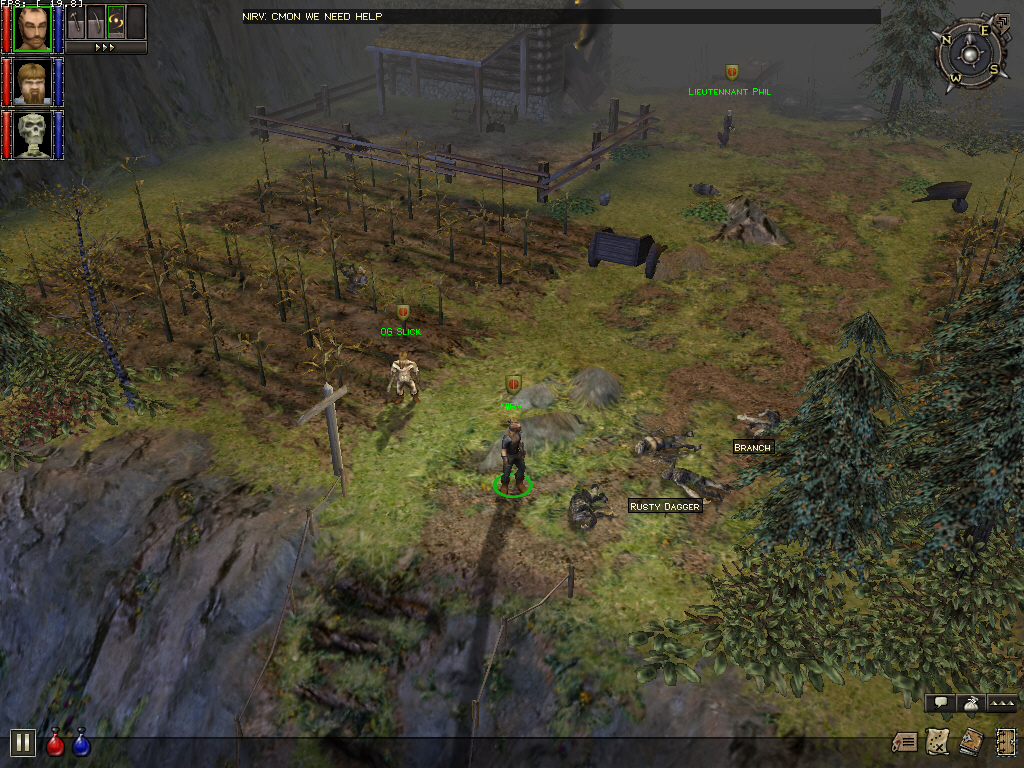1024x768 pixels.
Task: Expand the panel with three up arrows
Action: [x=1002, y=703]
